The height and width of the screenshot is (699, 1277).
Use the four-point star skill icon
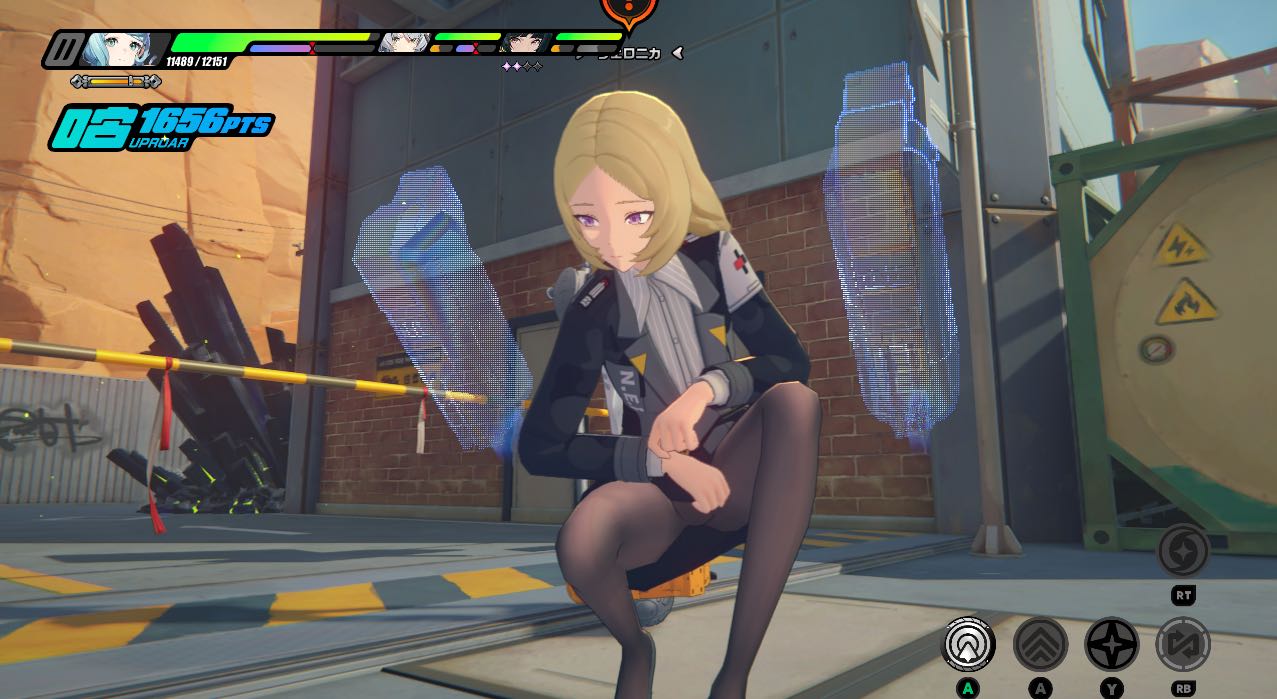tap(1111, 645)
